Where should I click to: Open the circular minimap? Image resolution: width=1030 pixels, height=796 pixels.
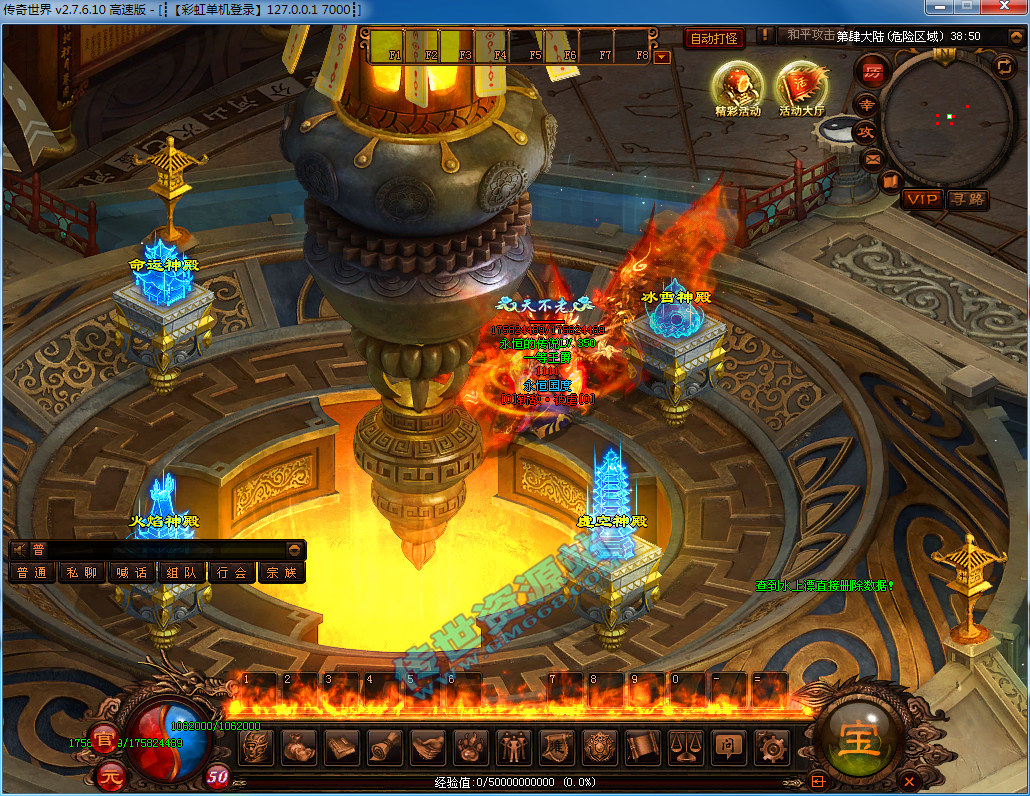pyautogui.click(x=941, y=119)
